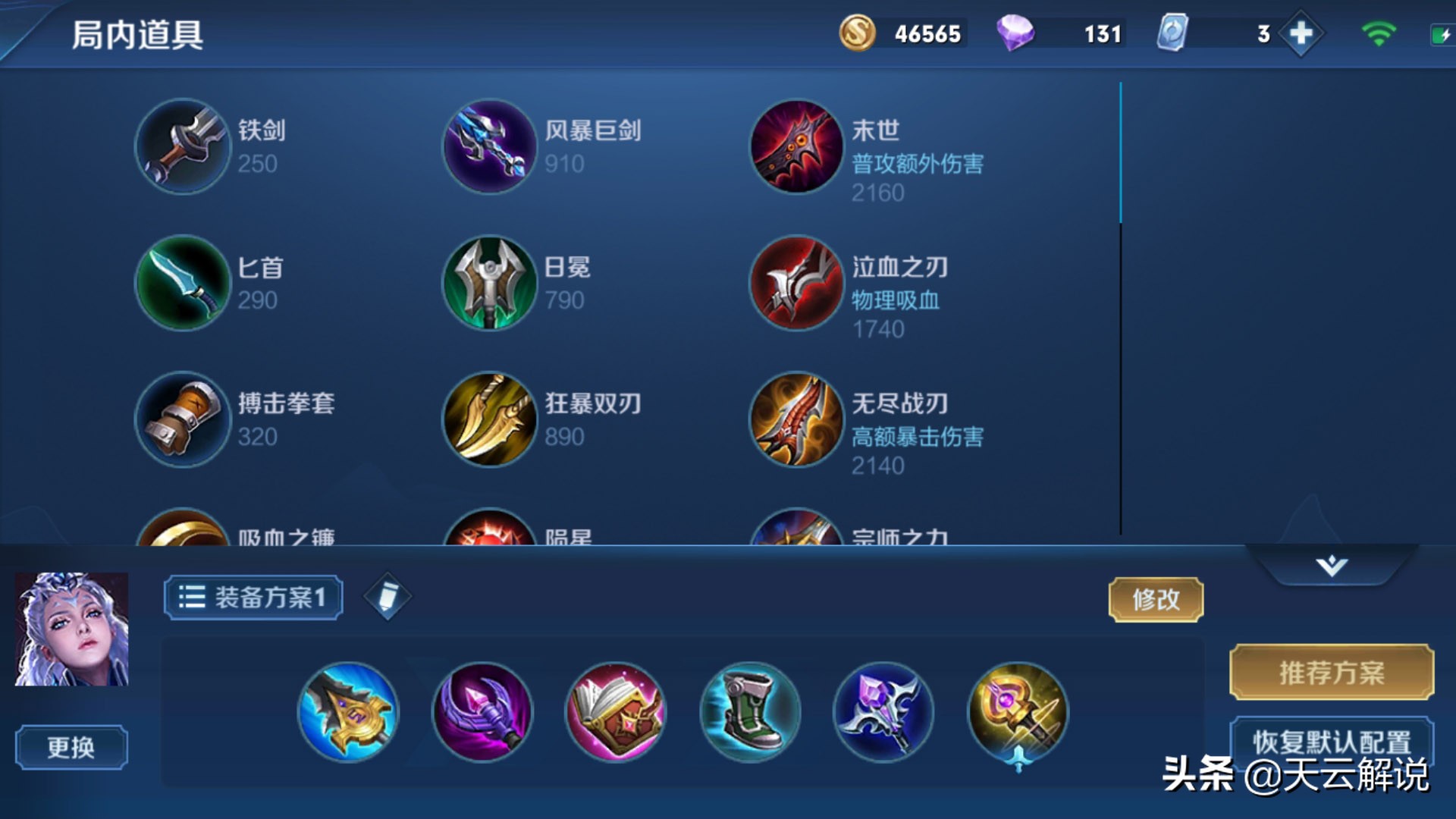Open the equipment plan list selector
The image size is (1456, 819).
point(194,596)
